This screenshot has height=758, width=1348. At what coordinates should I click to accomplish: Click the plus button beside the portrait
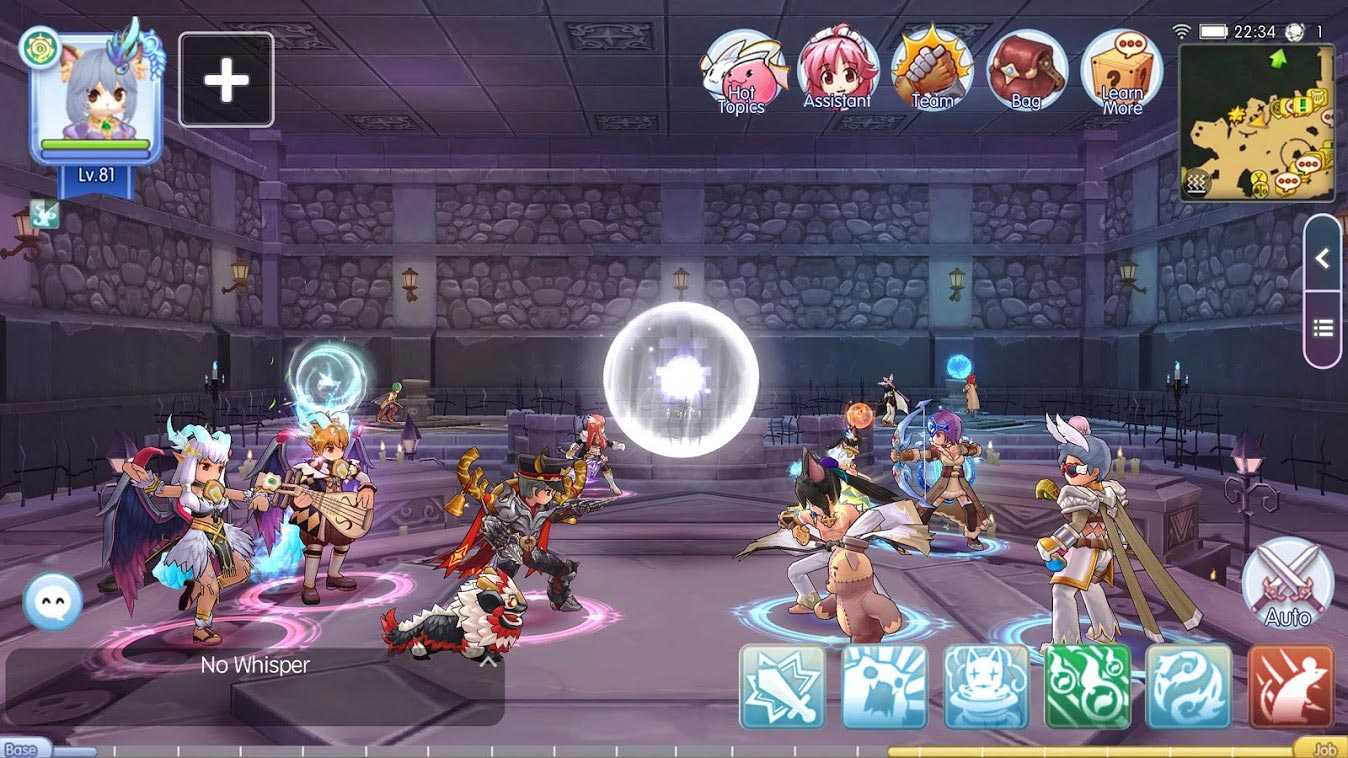click(226, 80)
